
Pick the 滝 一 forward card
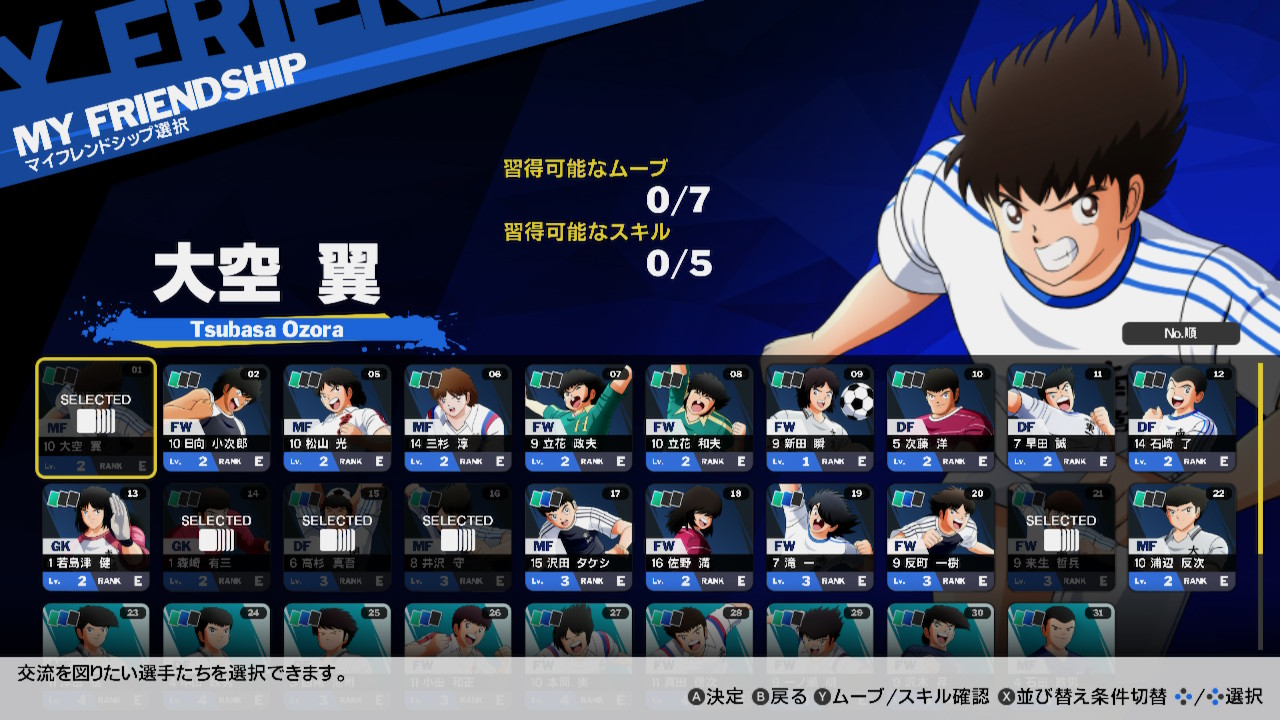point(821,538)
